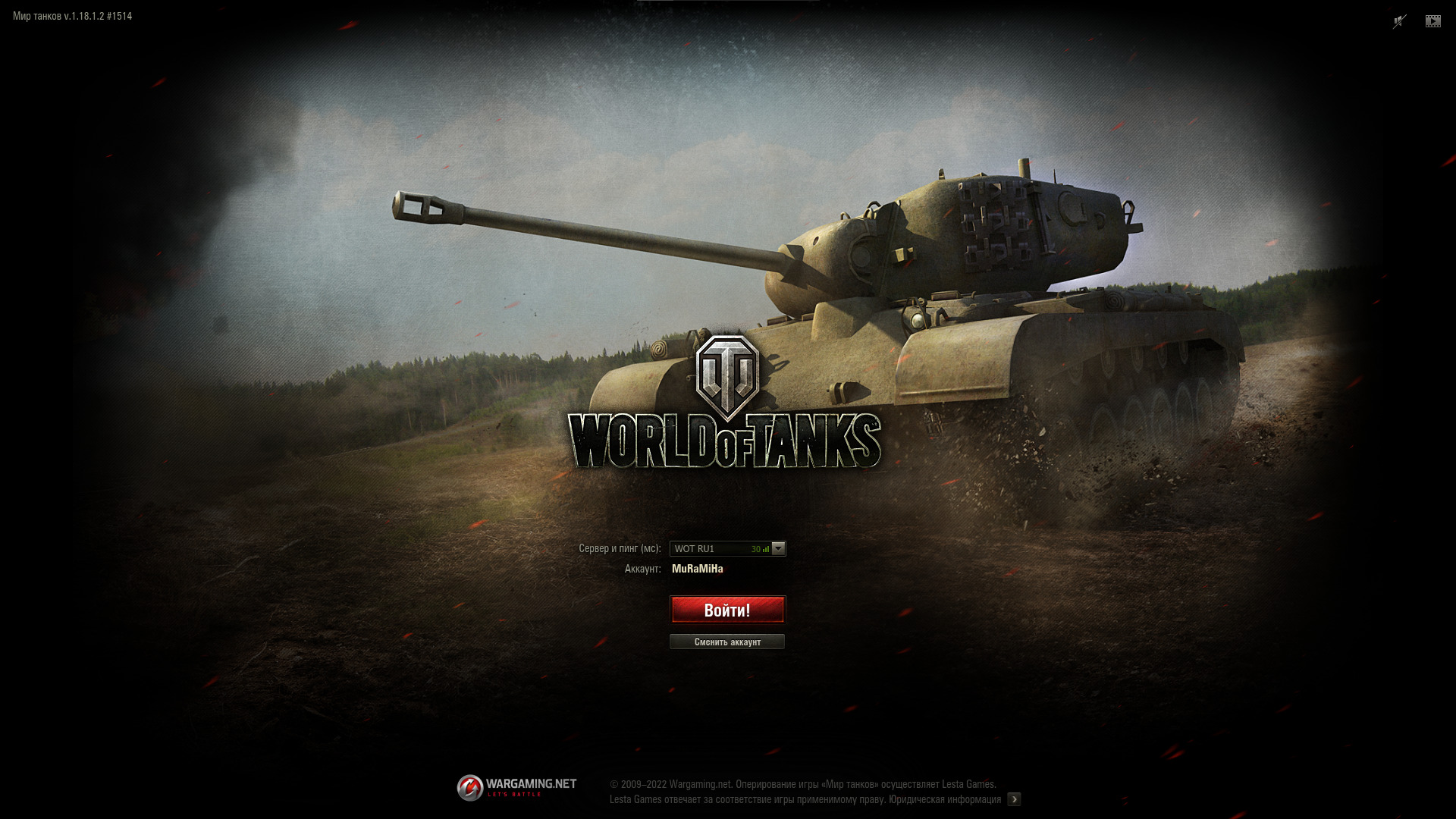
Task: Expand legal information with the arrow button
Action: click(1014, 799)
